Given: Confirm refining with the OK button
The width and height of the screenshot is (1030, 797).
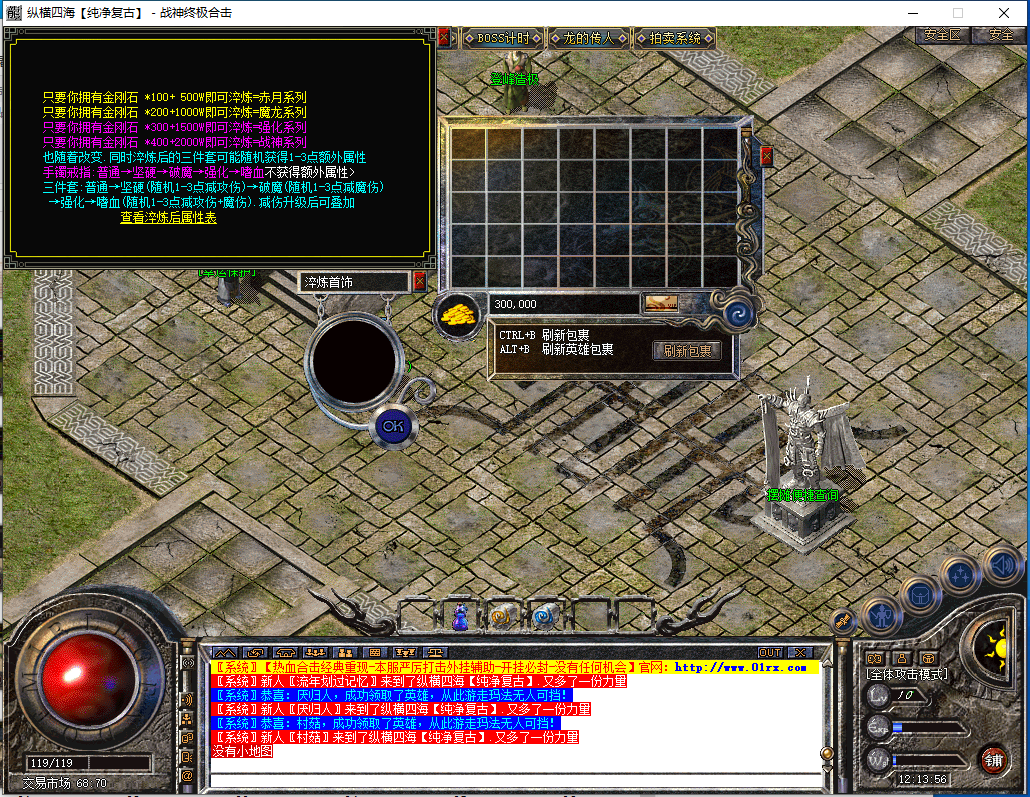Looking at the screenshot, I should [x=393, y=425].
